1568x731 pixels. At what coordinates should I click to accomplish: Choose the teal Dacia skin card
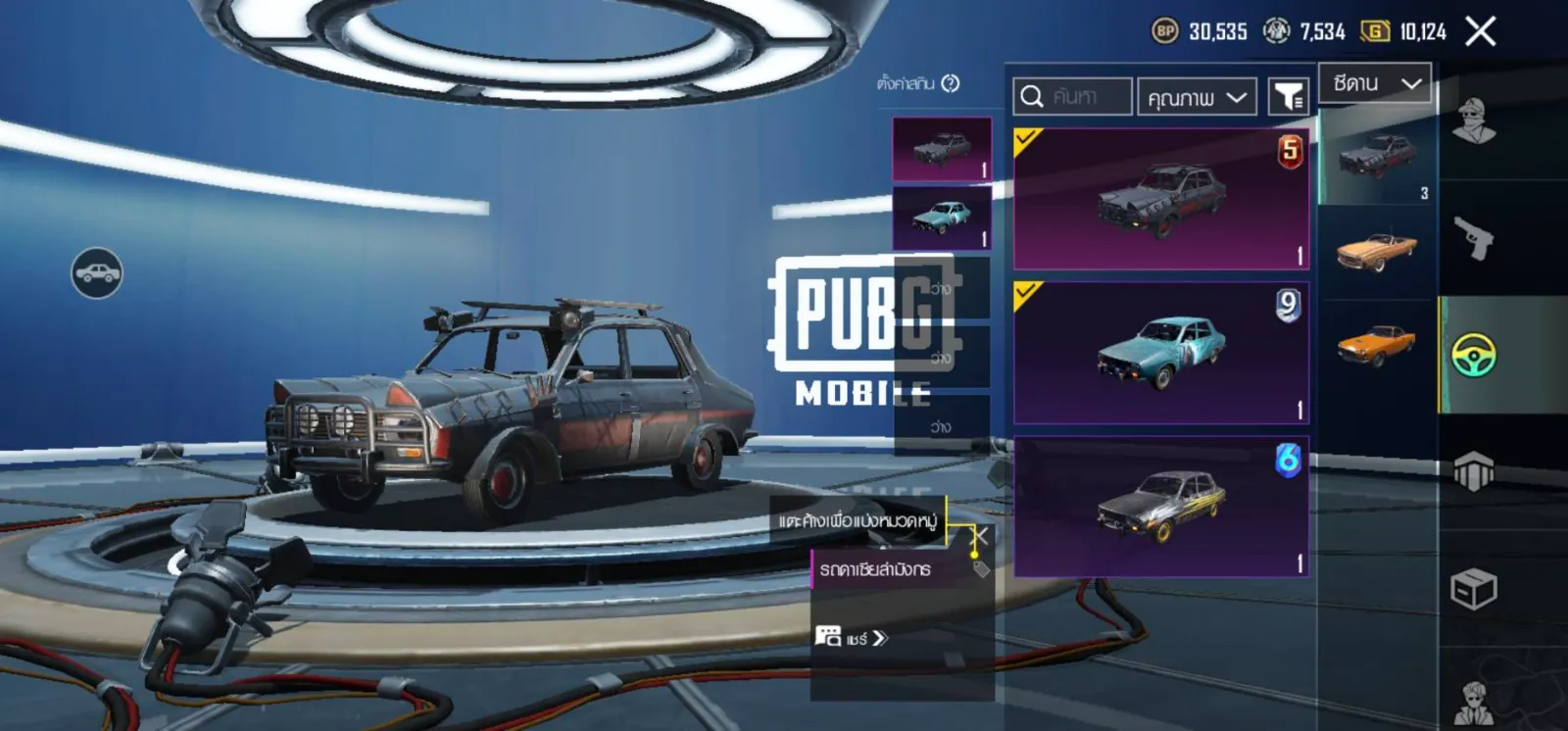tap(1161, 353)
